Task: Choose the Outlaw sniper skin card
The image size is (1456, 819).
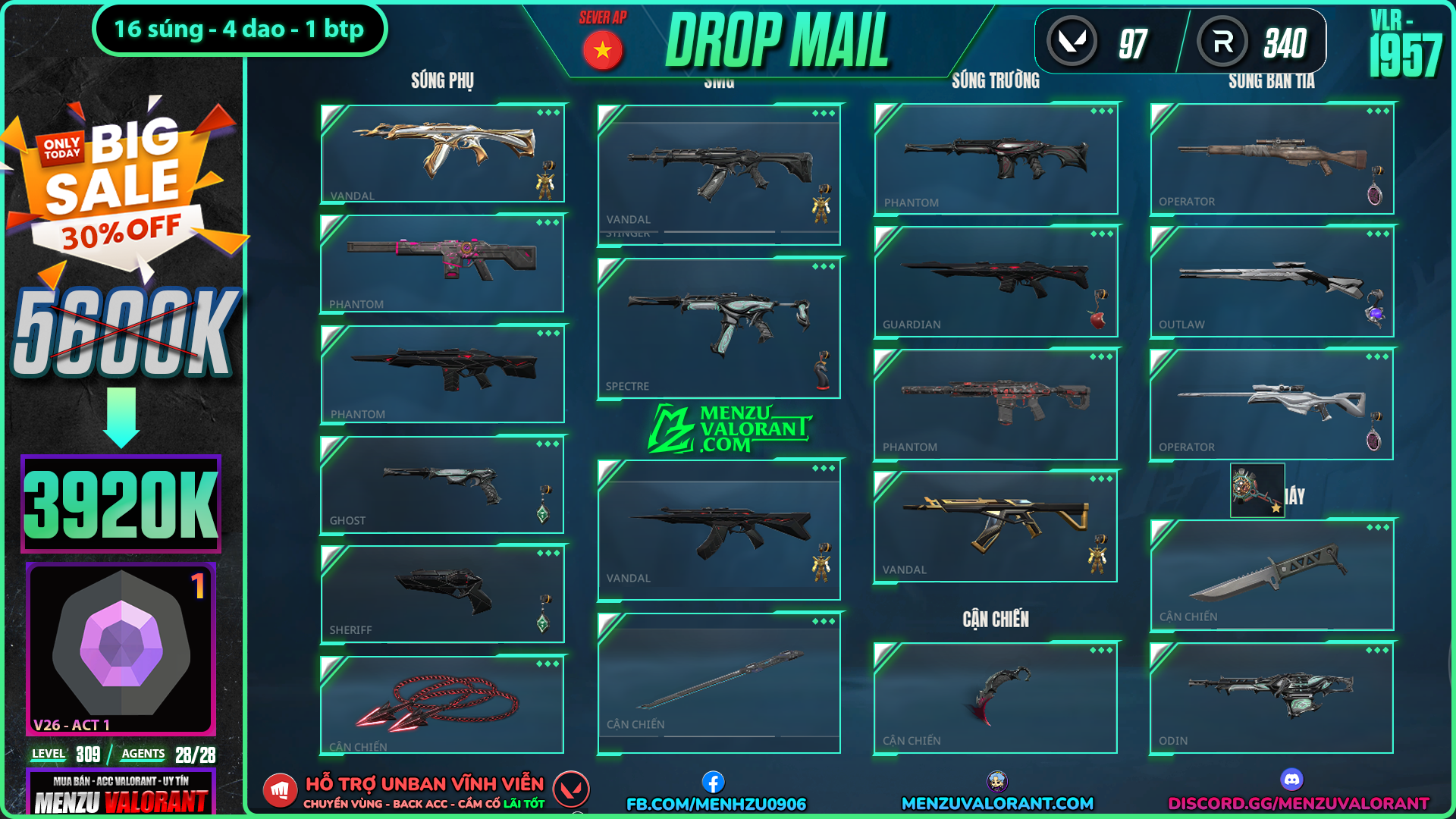Action: pyautogui.click(x=1272, y=281)
